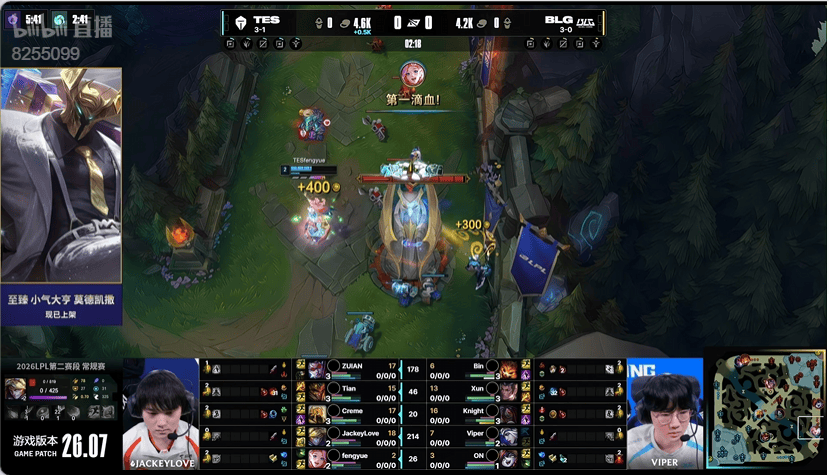829x475 pixels.
Task: Click ON's champion portrait on the scoreboard
Action: (507, 457)
